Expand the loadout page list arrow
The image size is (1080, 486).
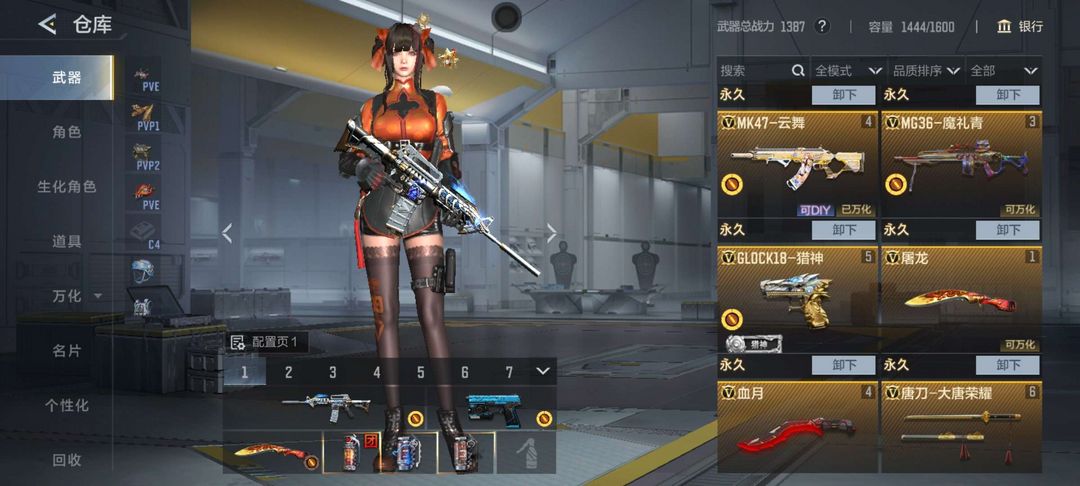point(543,372)
